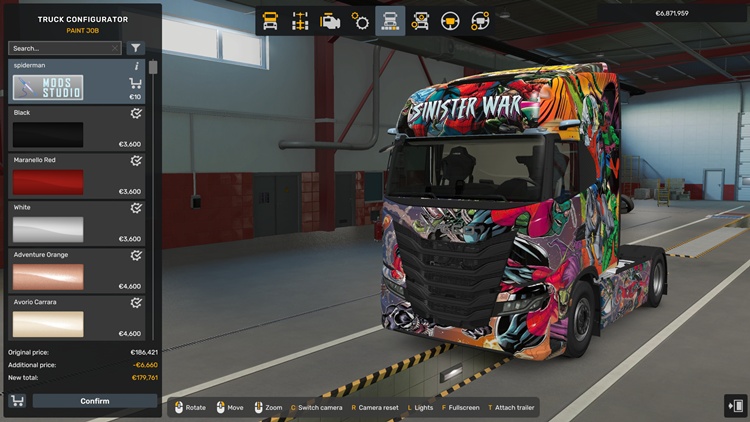Pick the Maranello Red paint
Image resolution: width=750 pixels, height=422 pixels.
point(48,182)
